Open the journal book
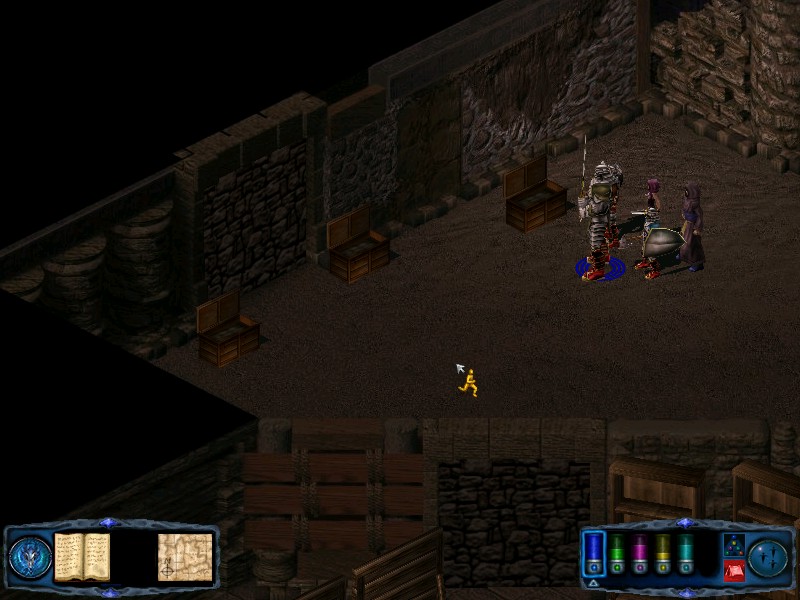The width and height of the screenshot is (800, 600). click(x=82, y=556)
